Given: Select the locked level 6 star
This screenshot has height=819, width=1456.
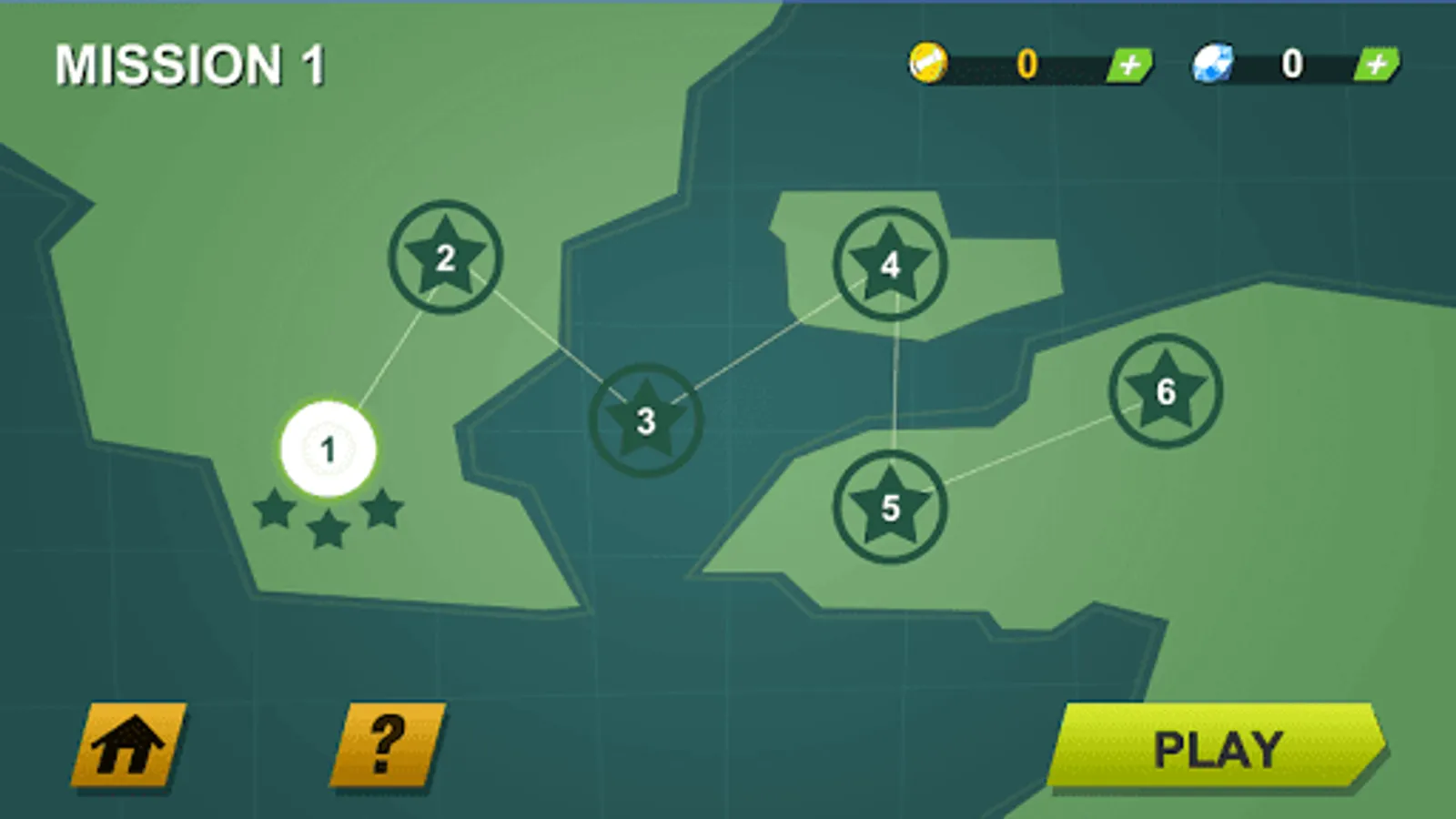Looking at the screenshot, I should pyautogui.click(x=1165, y=389).
